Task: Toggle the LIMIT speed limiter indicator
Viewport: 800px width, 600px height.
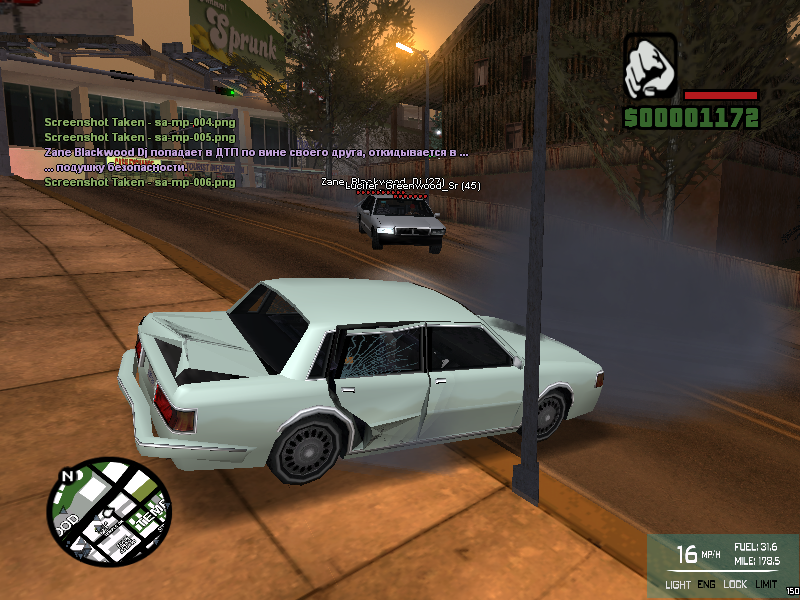Action: tap(767, 584)
